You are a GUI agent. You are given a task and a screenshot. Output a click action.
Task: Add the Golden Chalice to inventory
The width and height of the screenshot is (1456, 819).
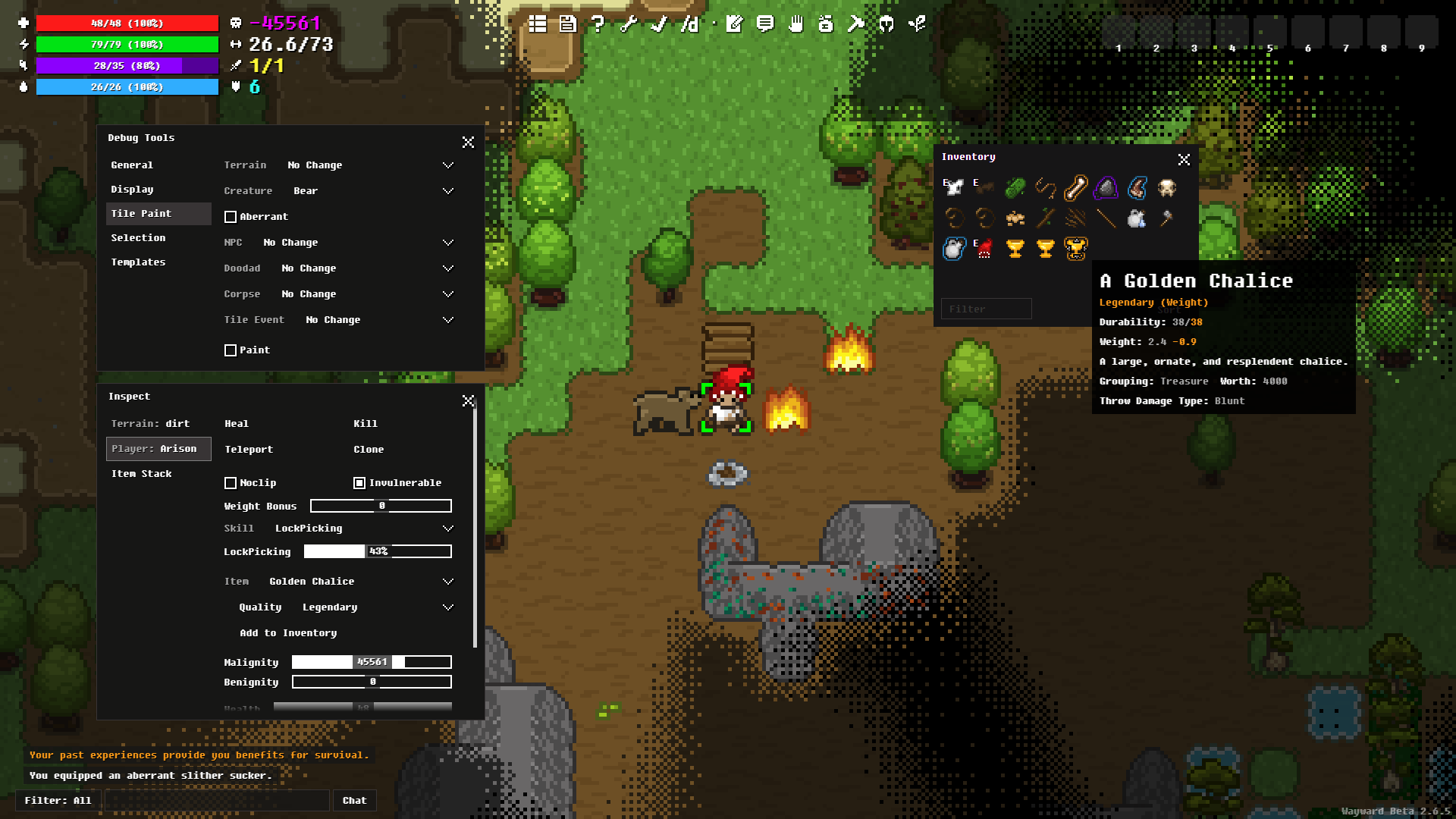click(288, 632)
